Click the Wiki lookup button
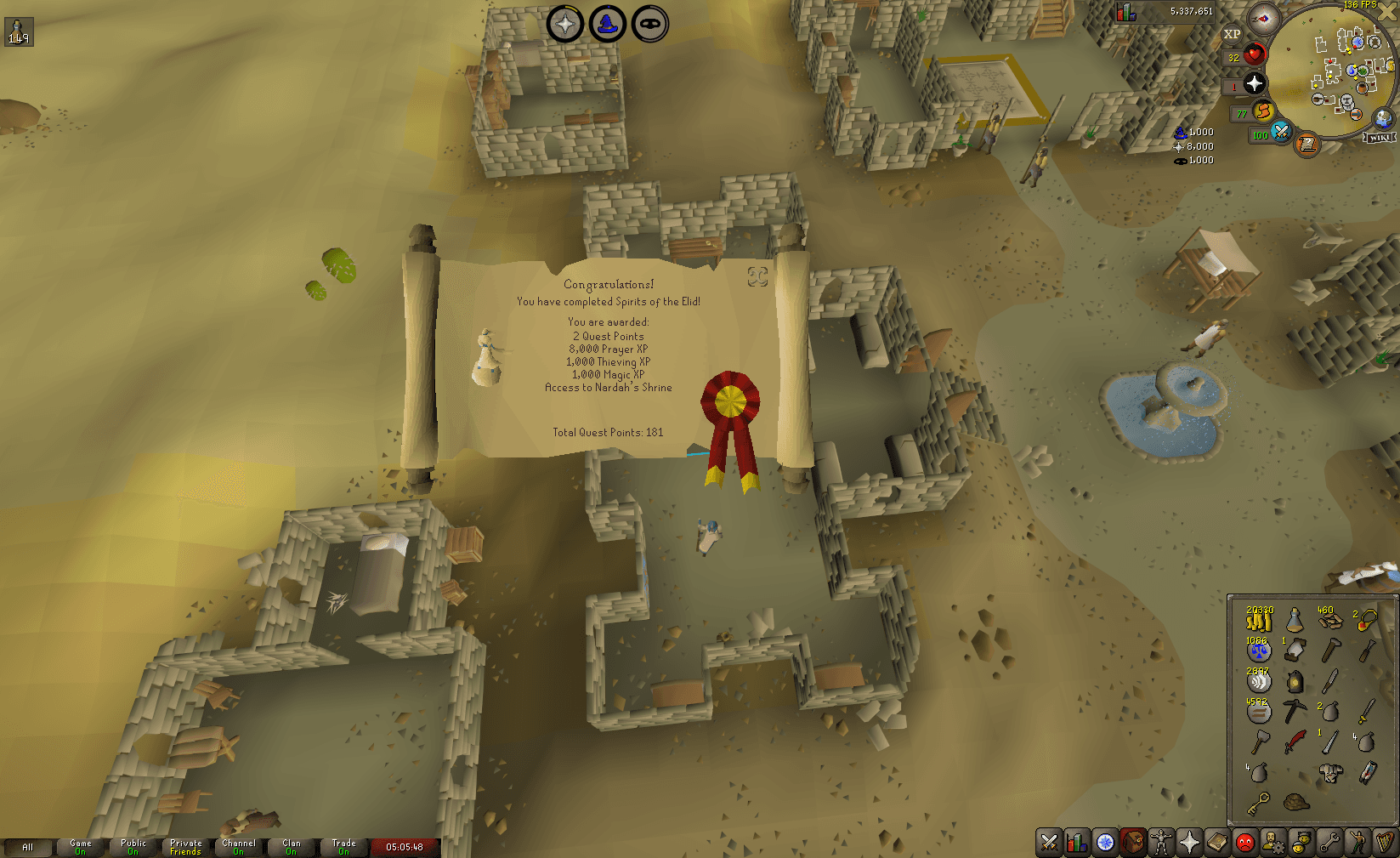The height and width of the screenshot is (858, 1400). point(1380,137)
